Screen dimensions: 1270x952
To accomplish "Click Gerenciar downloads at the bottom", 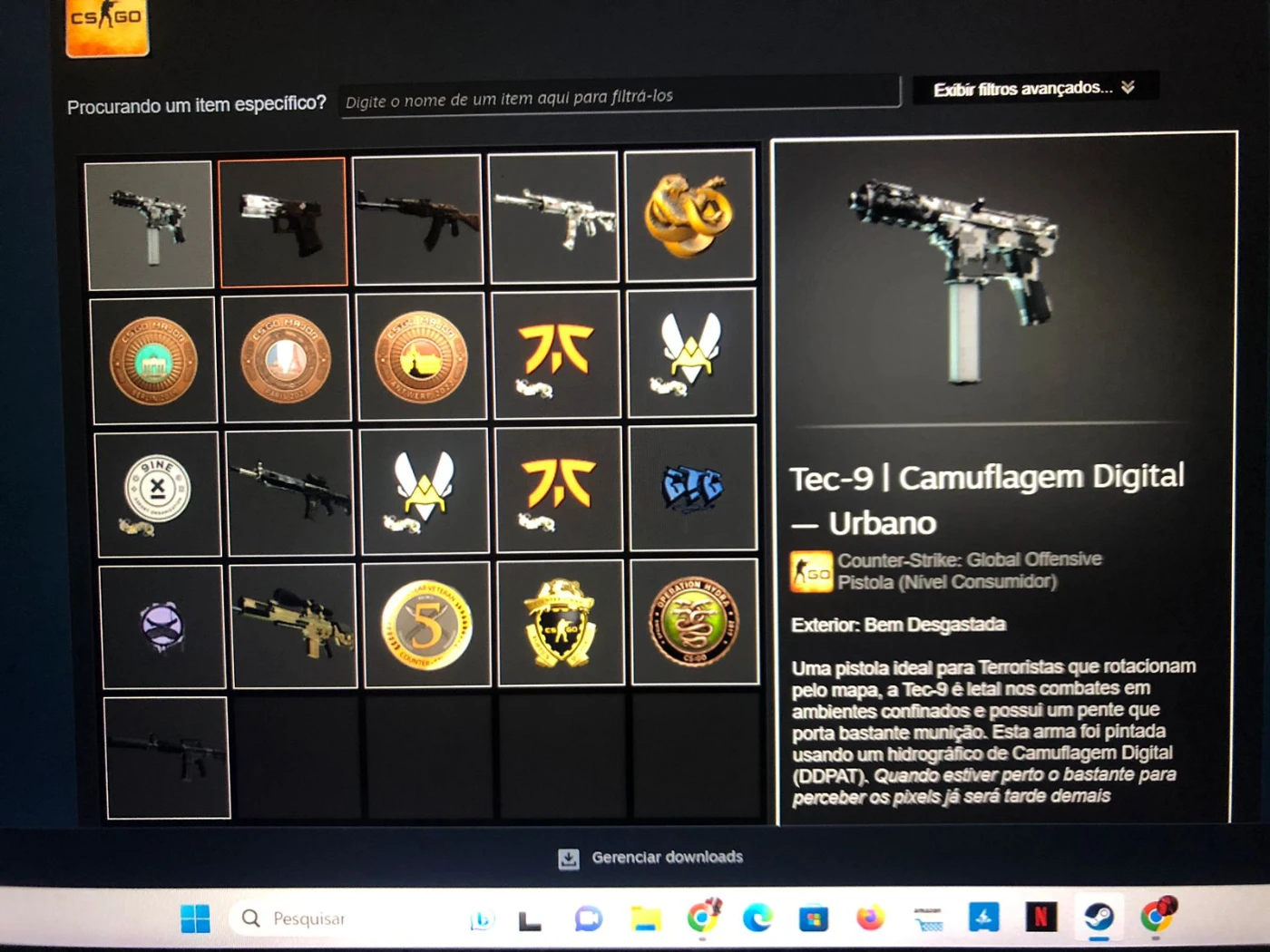I will point(667,856).
